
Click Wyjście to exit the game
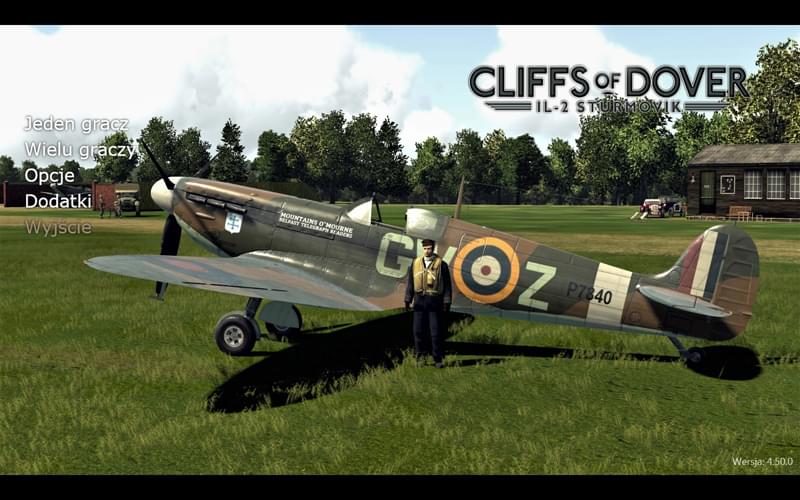pyautogui.click(x=58, y=227)
